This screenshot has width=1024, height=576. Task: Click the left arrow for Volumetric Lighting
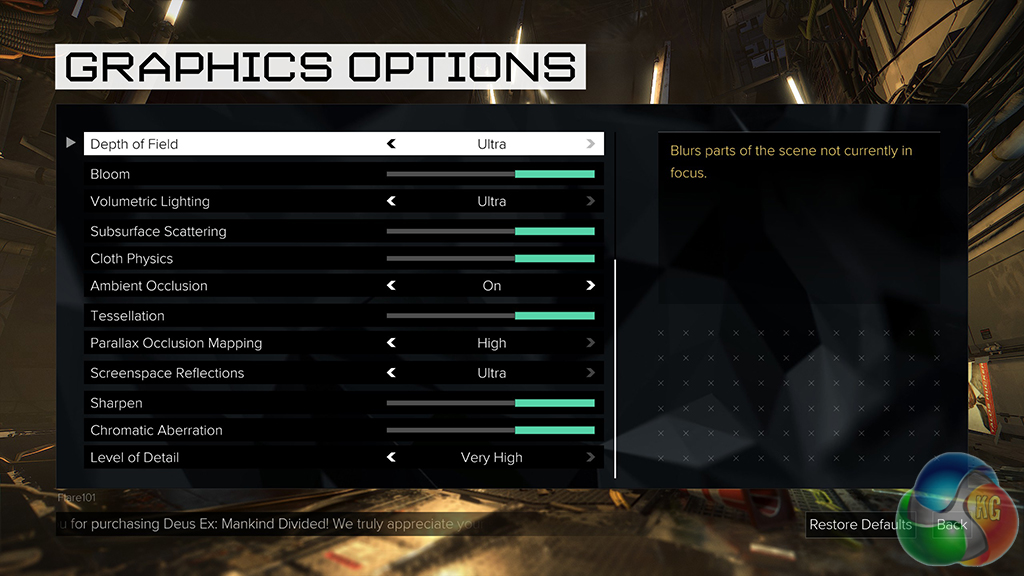pos(392,201)
